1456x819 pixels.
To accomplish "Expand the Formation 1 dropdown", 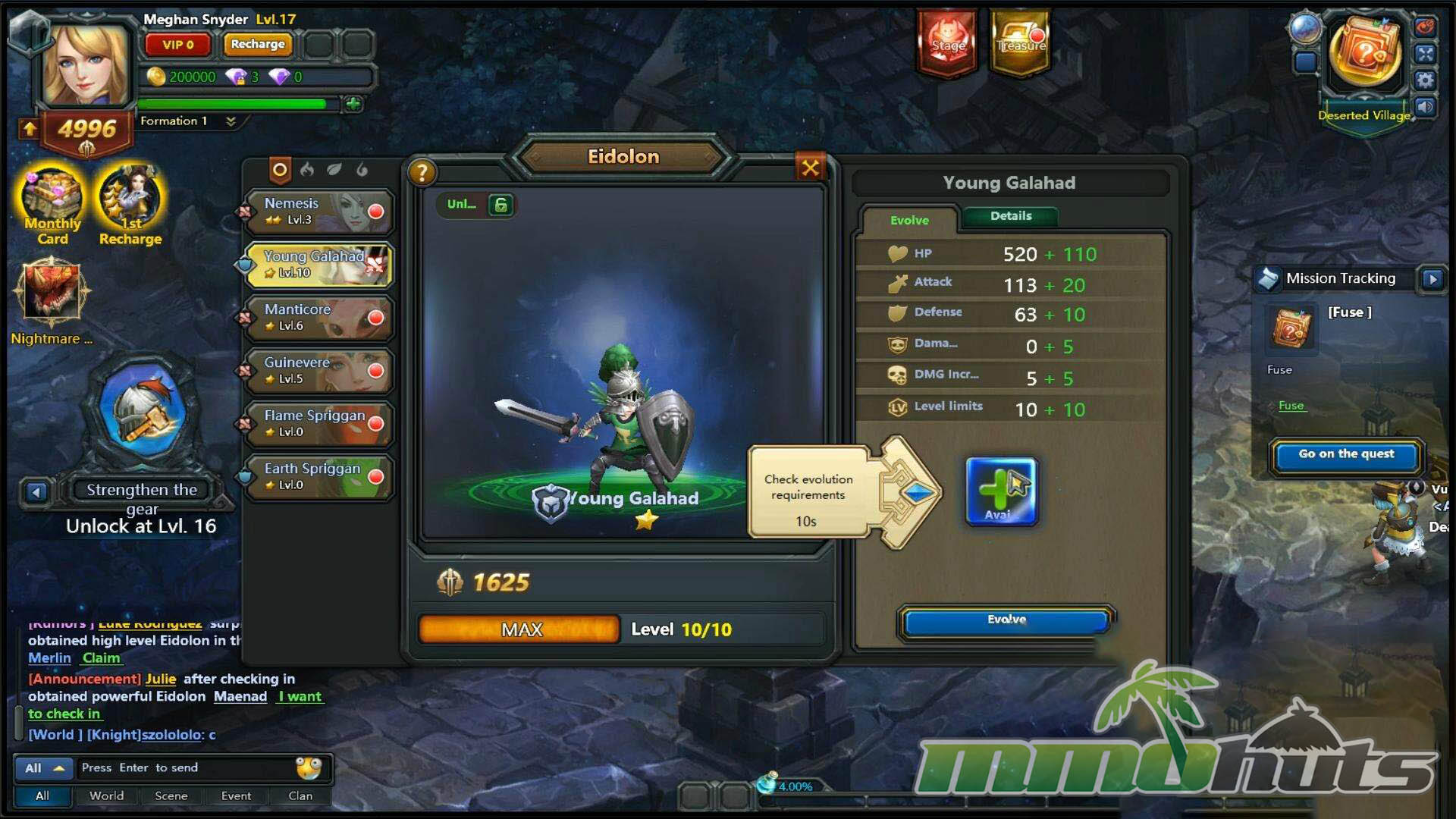I will click(231, 121).
